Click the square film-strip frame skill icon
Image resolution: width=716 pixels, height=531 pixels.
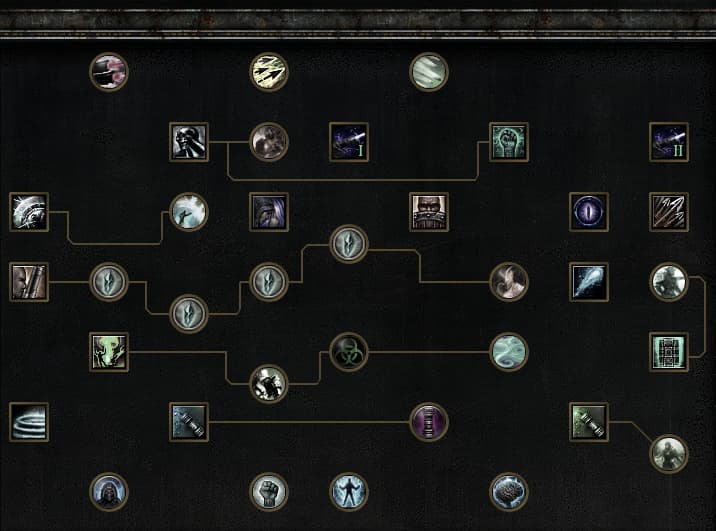click(x=669, y=352)
